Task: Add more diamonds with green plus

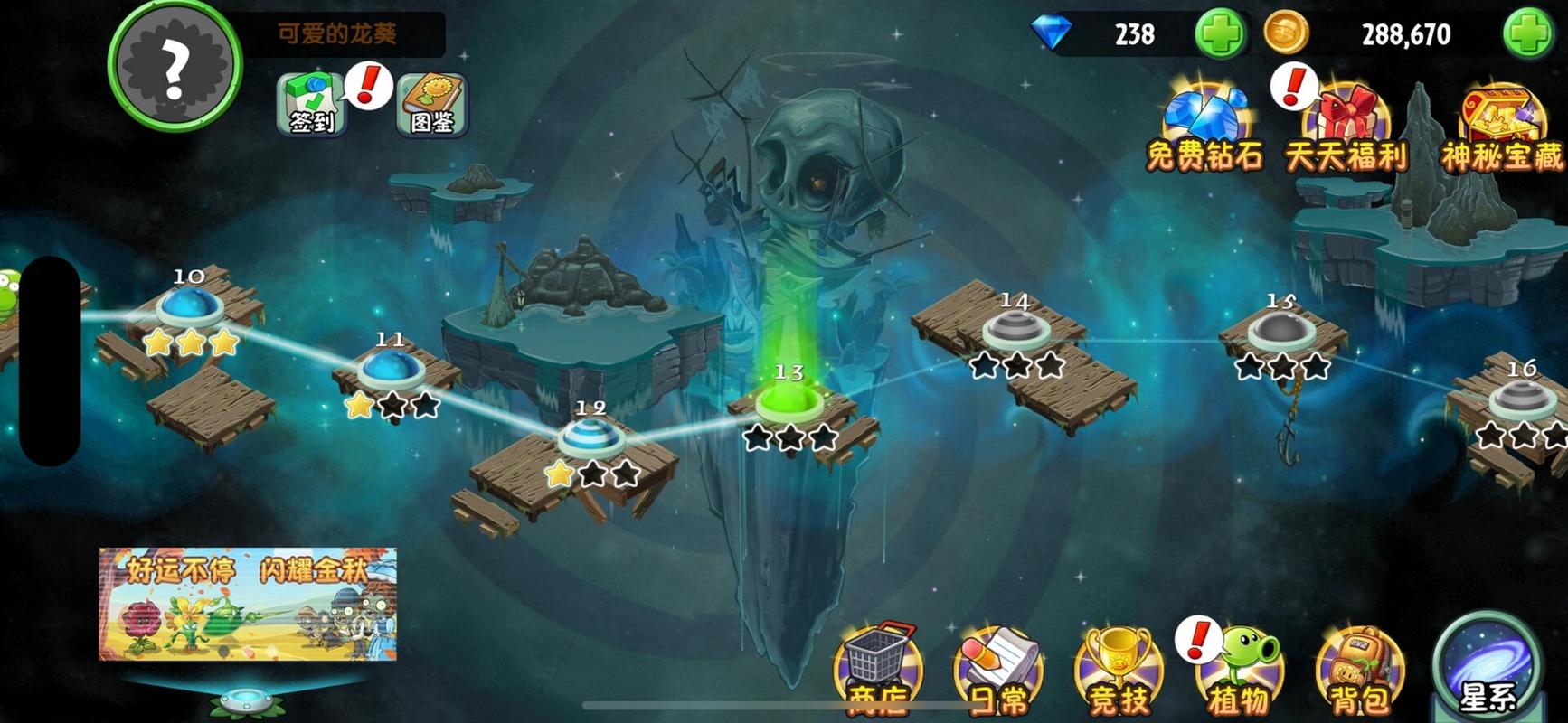Action: 1219,34
